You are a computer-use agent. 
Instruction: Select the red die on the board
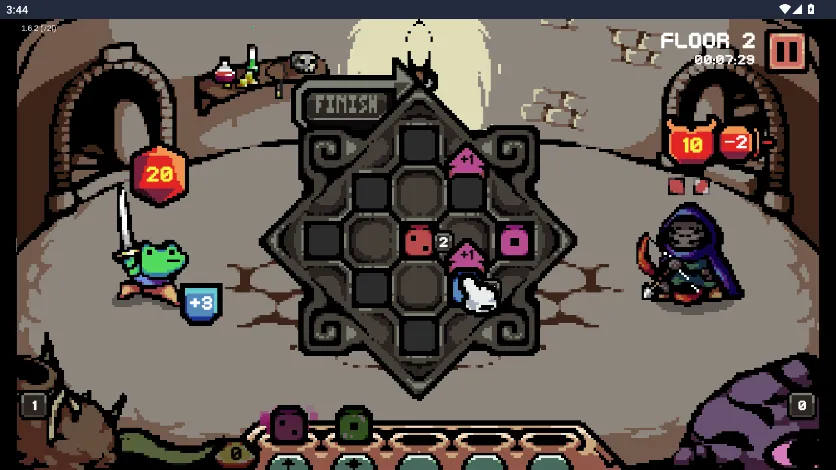pos(418,240)
